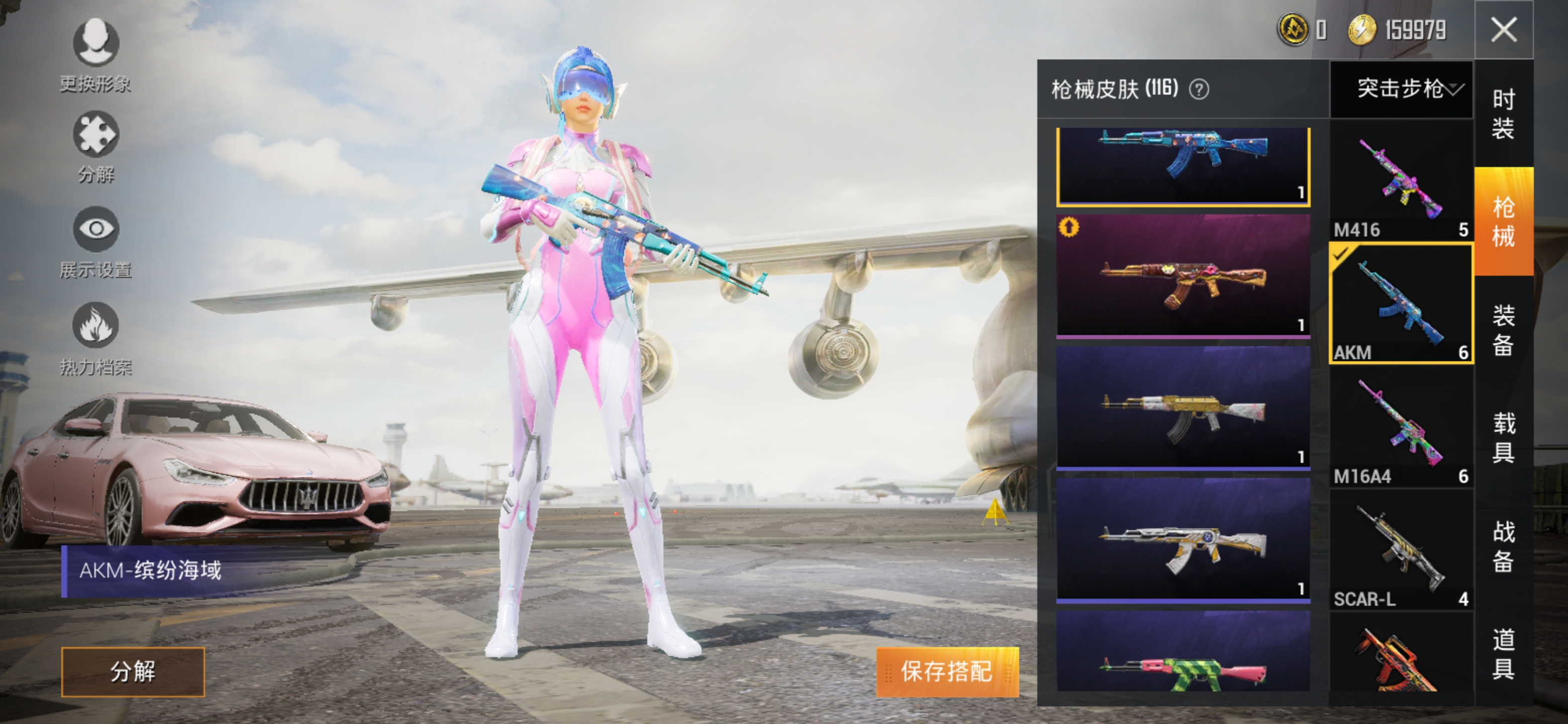Click the 保存搭配 save outfit button
The height and width of the screenshot is (724, 1568).
[947, 672]
